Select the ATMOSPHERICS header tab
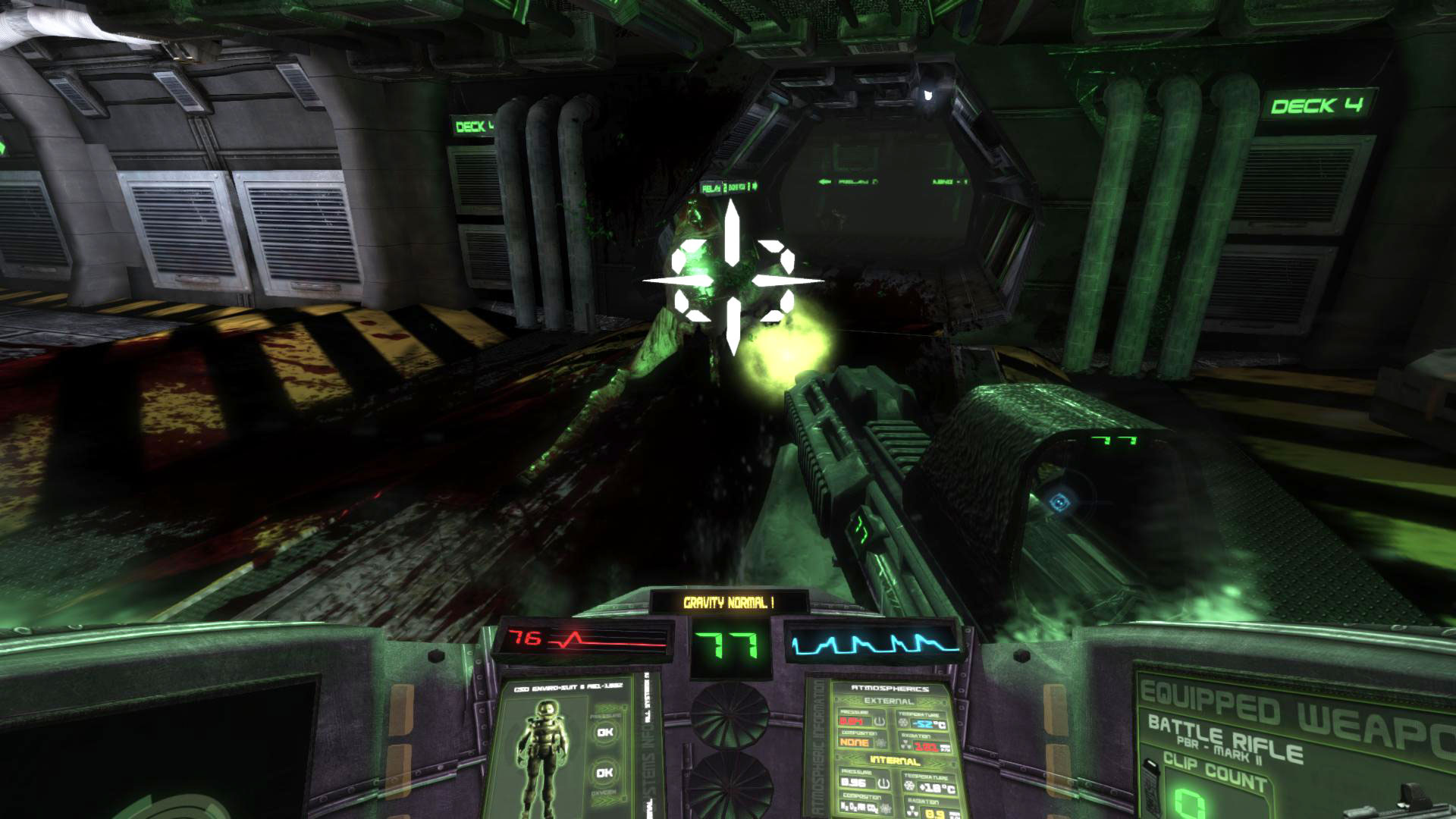Viewport: 1456px width, 819px height. pyautogui.click(x=889, y=689)
